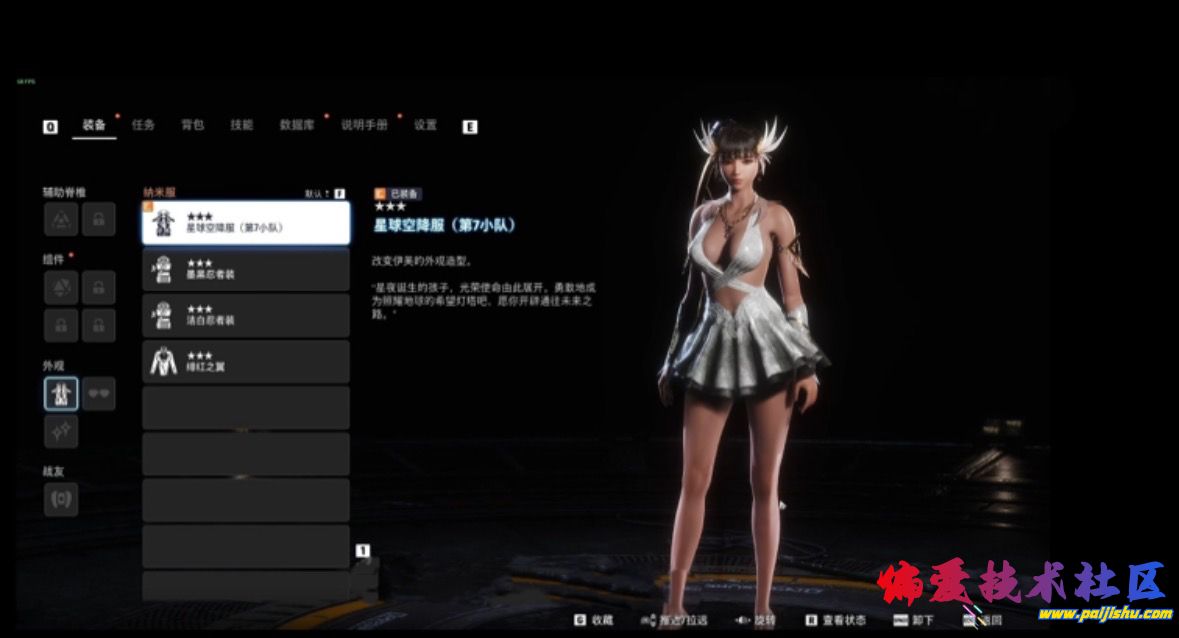1179x638 pixels.
Task: Choose the 墨黑忍者装 nano suit
Action: (x=246, y=269)
